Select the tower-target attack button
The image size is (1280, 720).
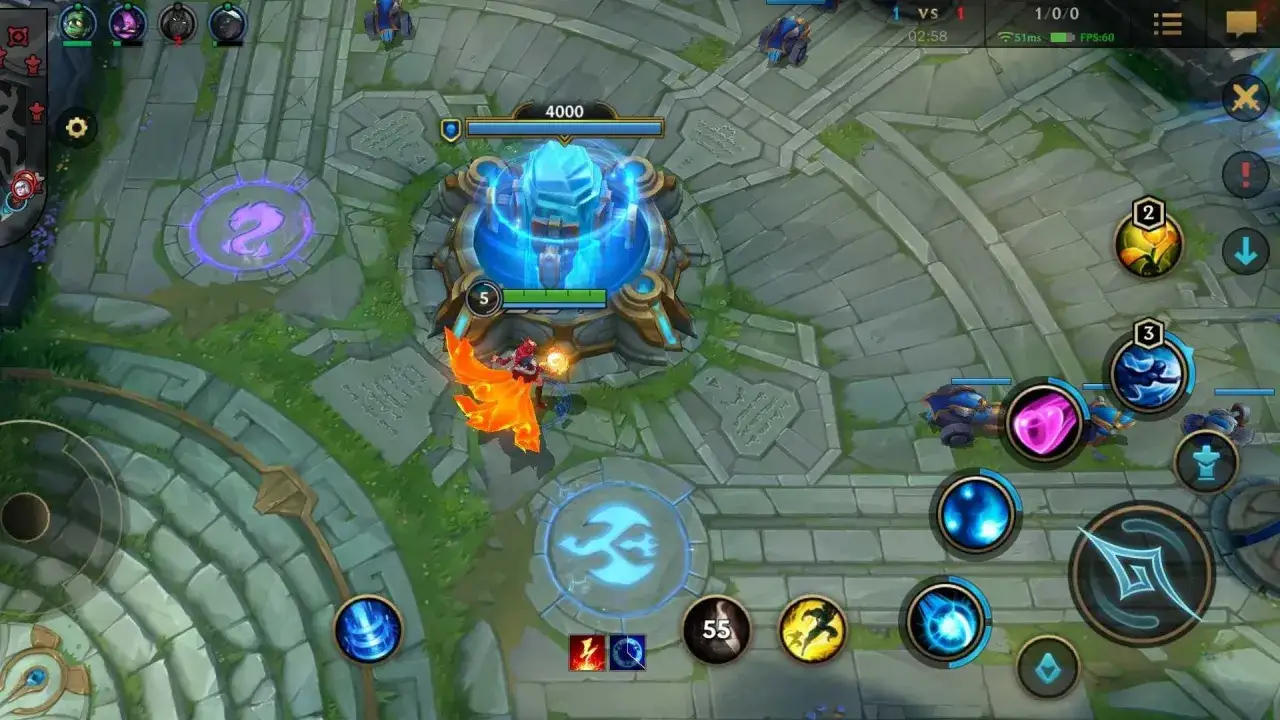tap(1206, 462)
